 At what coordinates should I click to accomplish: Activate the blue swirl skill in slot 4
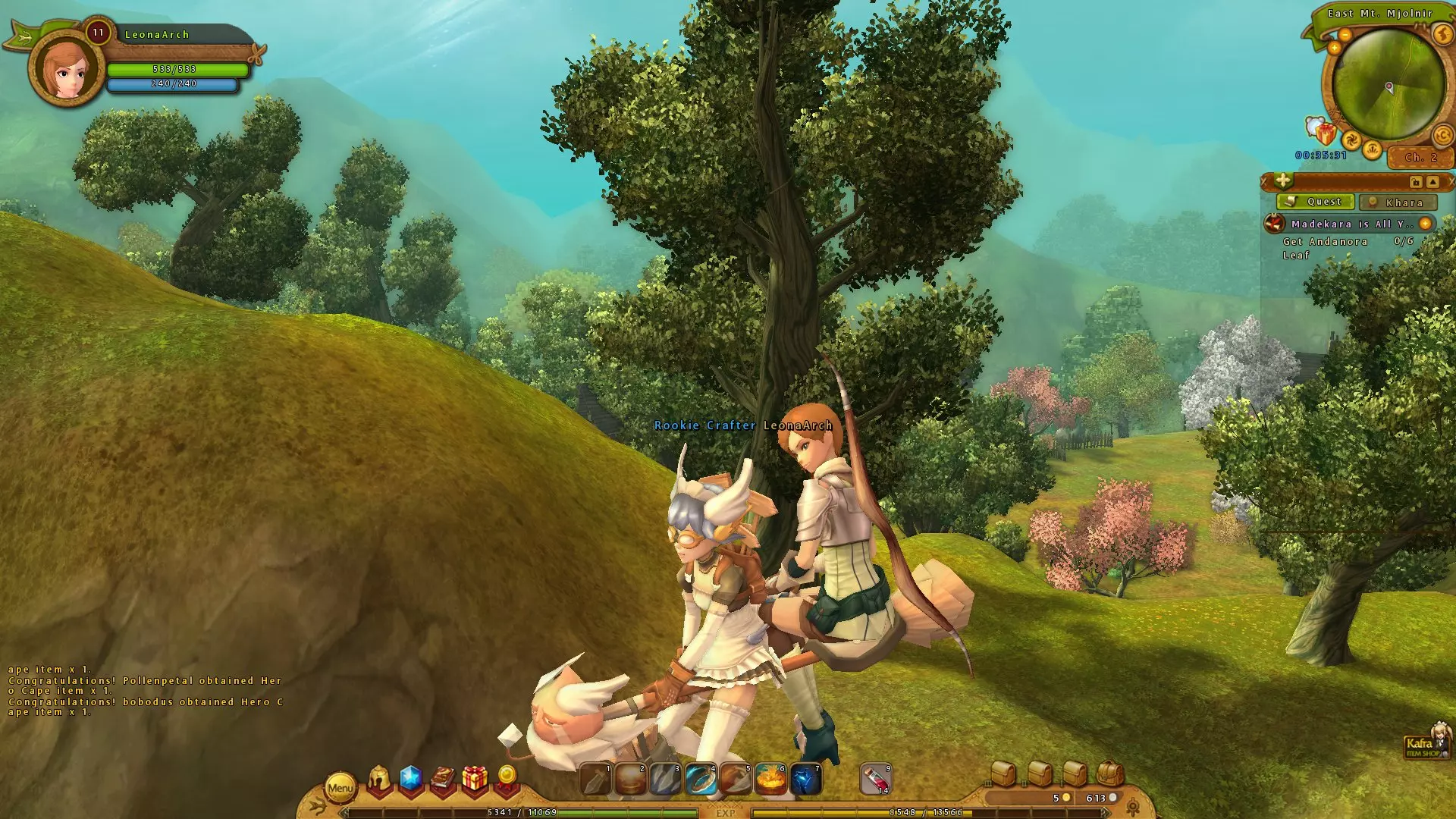tap(701, 780)
